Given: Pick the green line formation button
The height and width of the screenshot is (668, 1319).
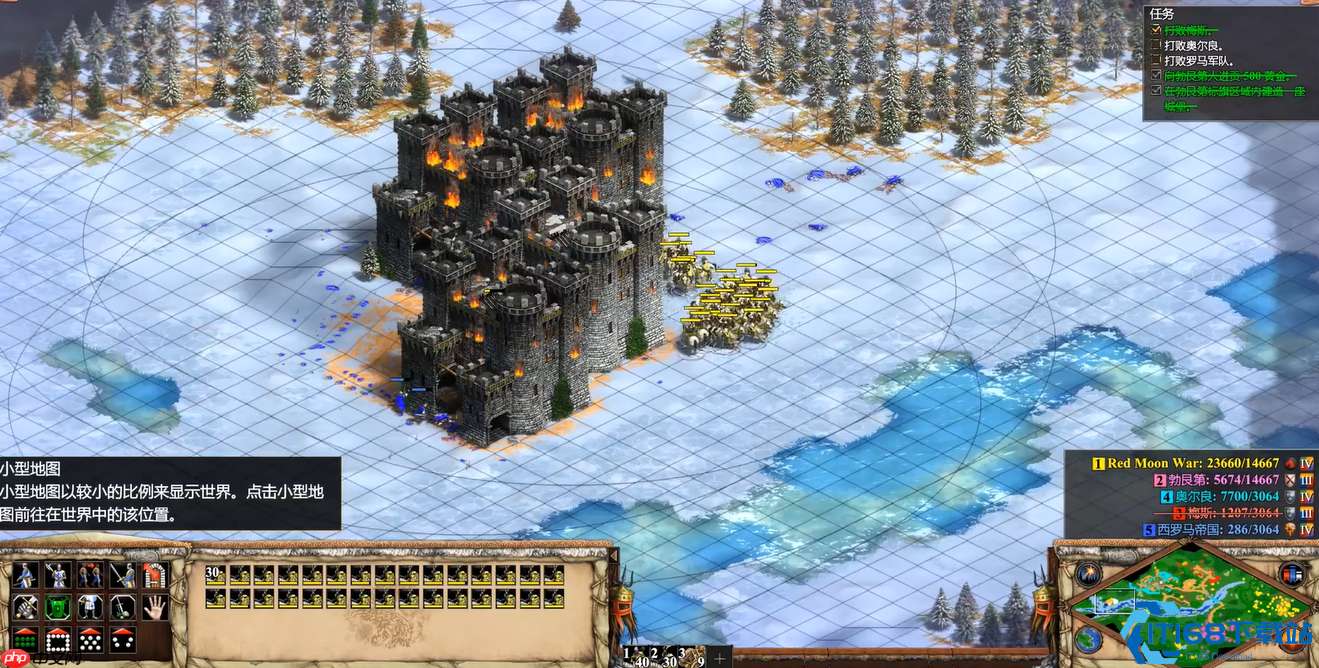Looking at the screenshot, I should click(x=25, y=639).
